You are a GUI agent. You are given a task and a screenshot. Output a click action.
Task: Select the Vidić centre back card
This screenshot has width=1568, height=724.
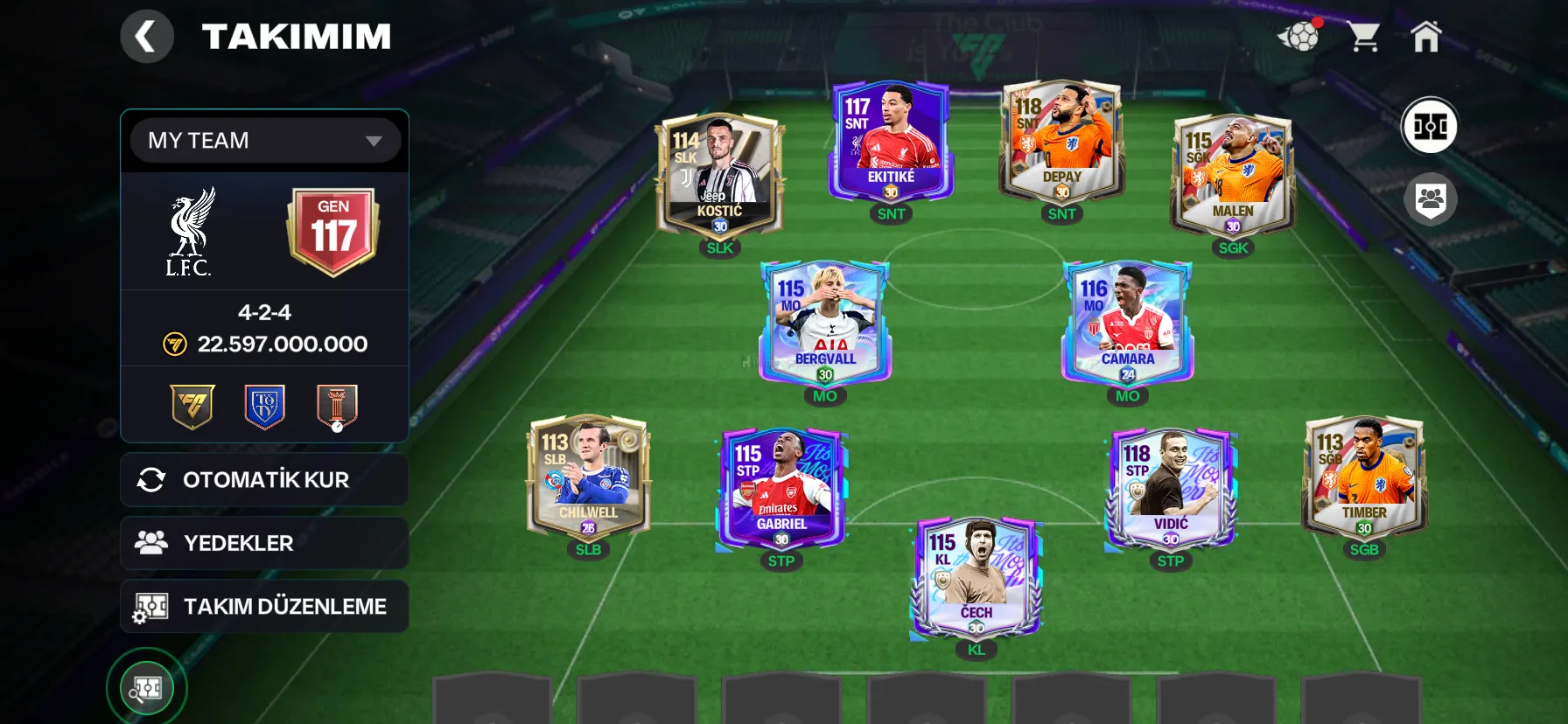(1170, 488)
